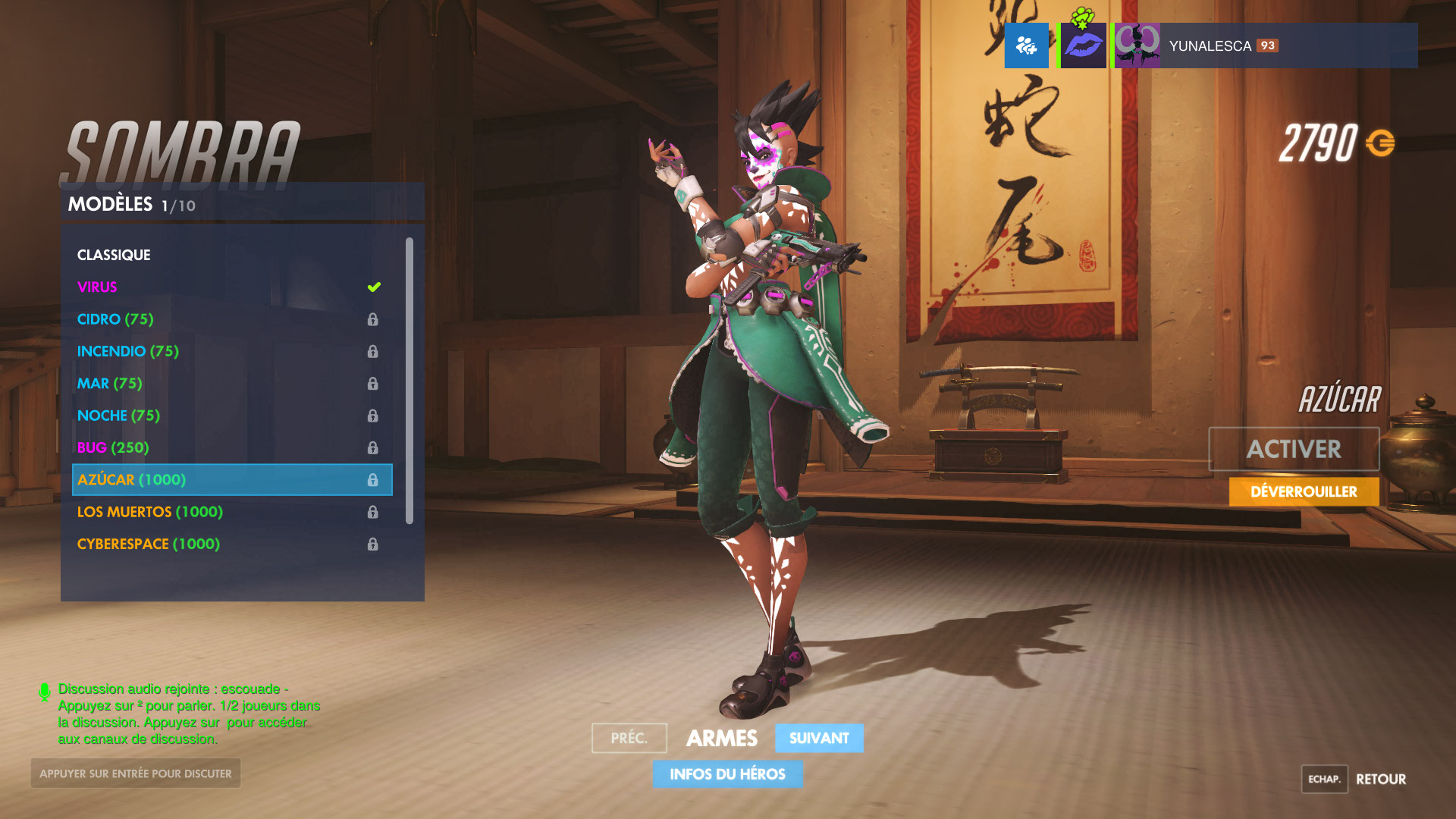
Task: Preview the Noche skin
Action: click(118, 416)
